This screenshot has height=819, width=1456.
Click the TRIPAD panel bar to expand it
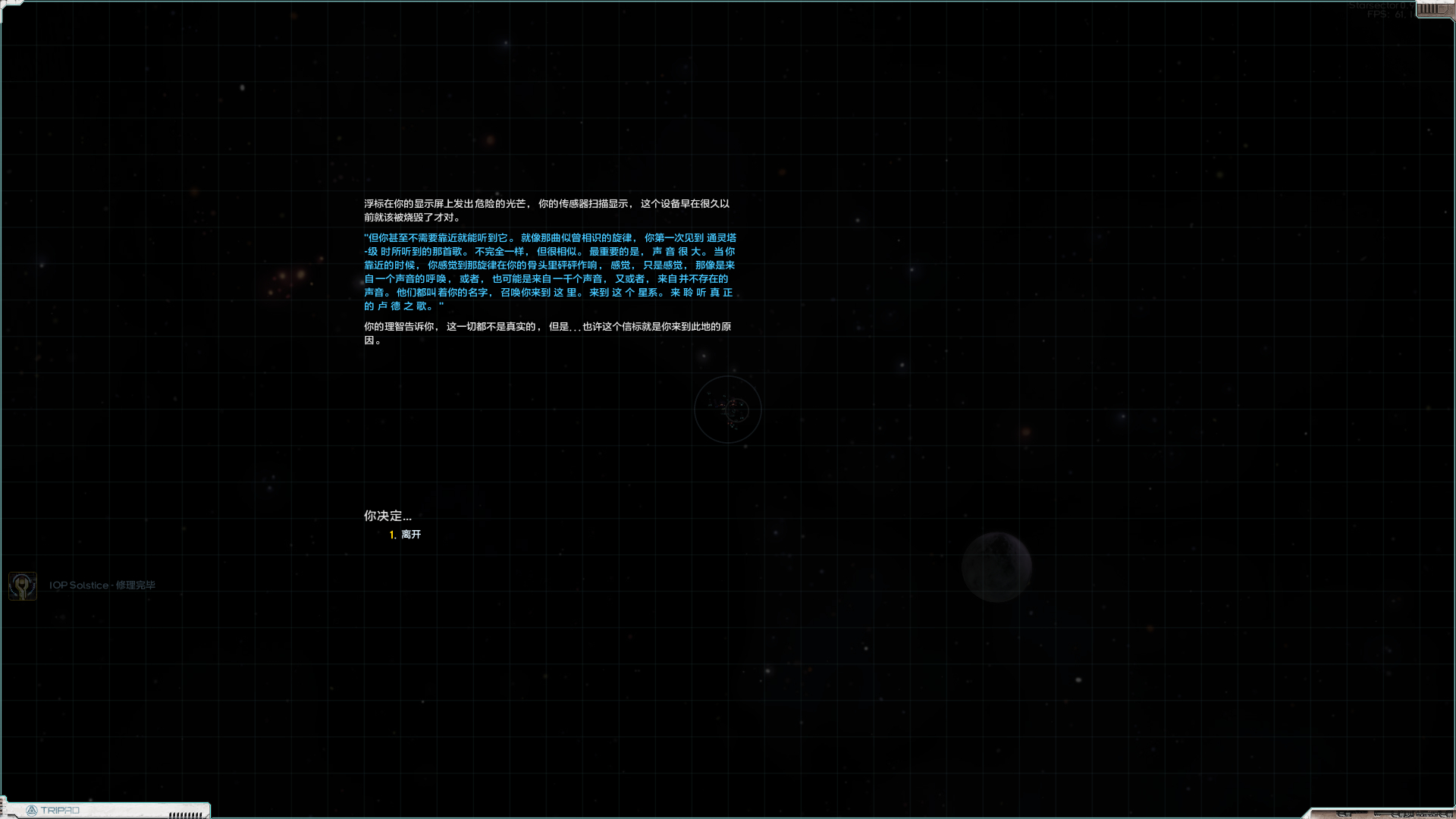106,810
